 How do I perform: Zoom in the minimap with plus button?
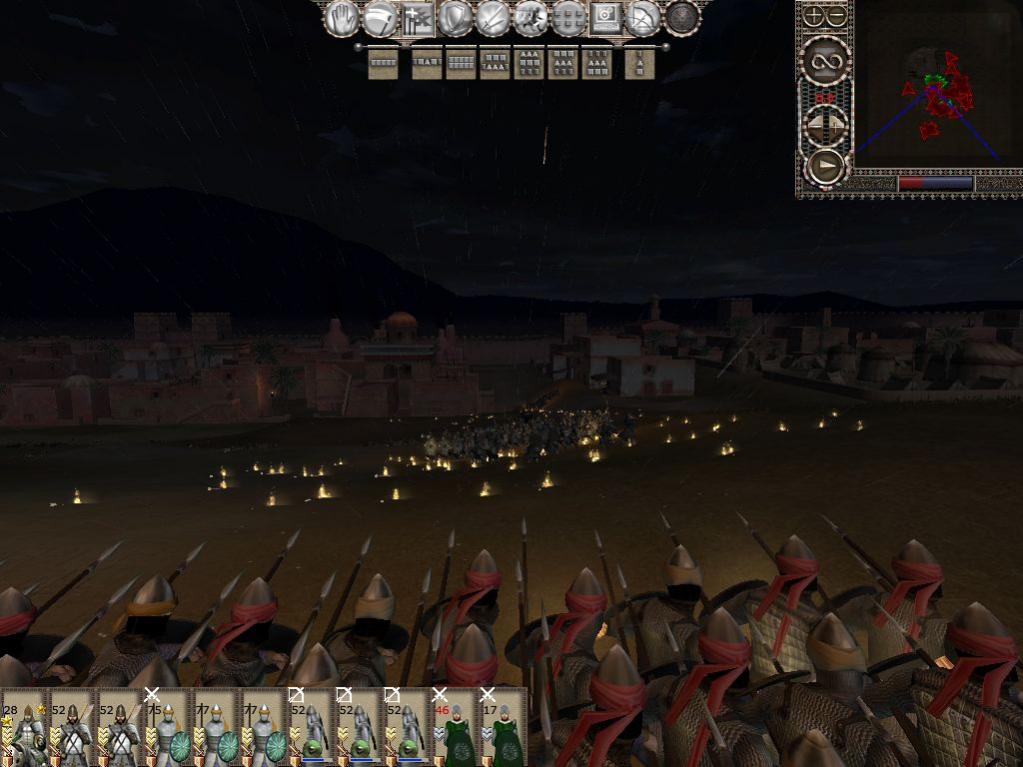(814, 16)
